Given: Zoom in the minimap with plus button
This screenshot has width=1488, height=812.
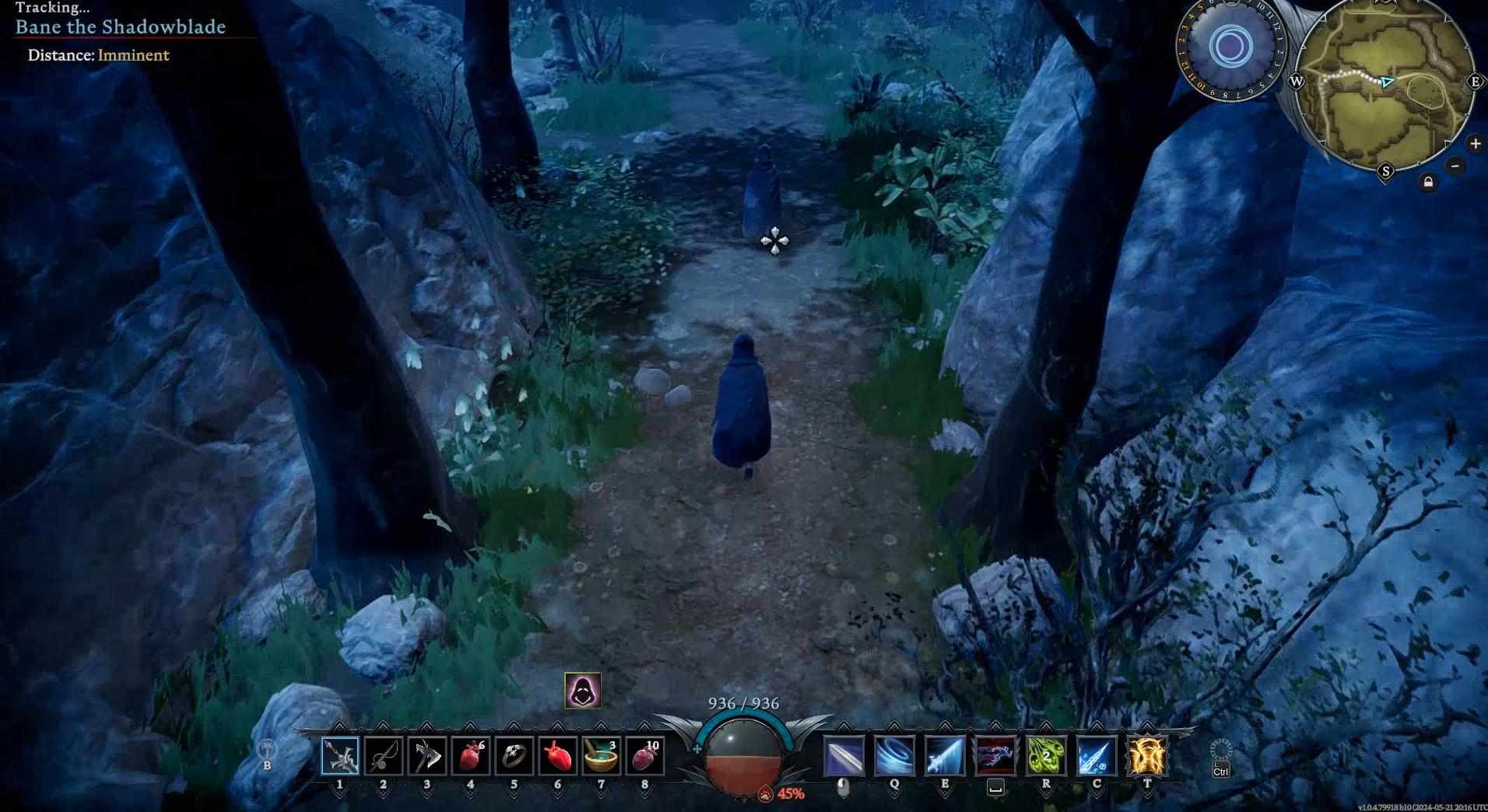Looking at the screenshot, I should point(1475,143).
